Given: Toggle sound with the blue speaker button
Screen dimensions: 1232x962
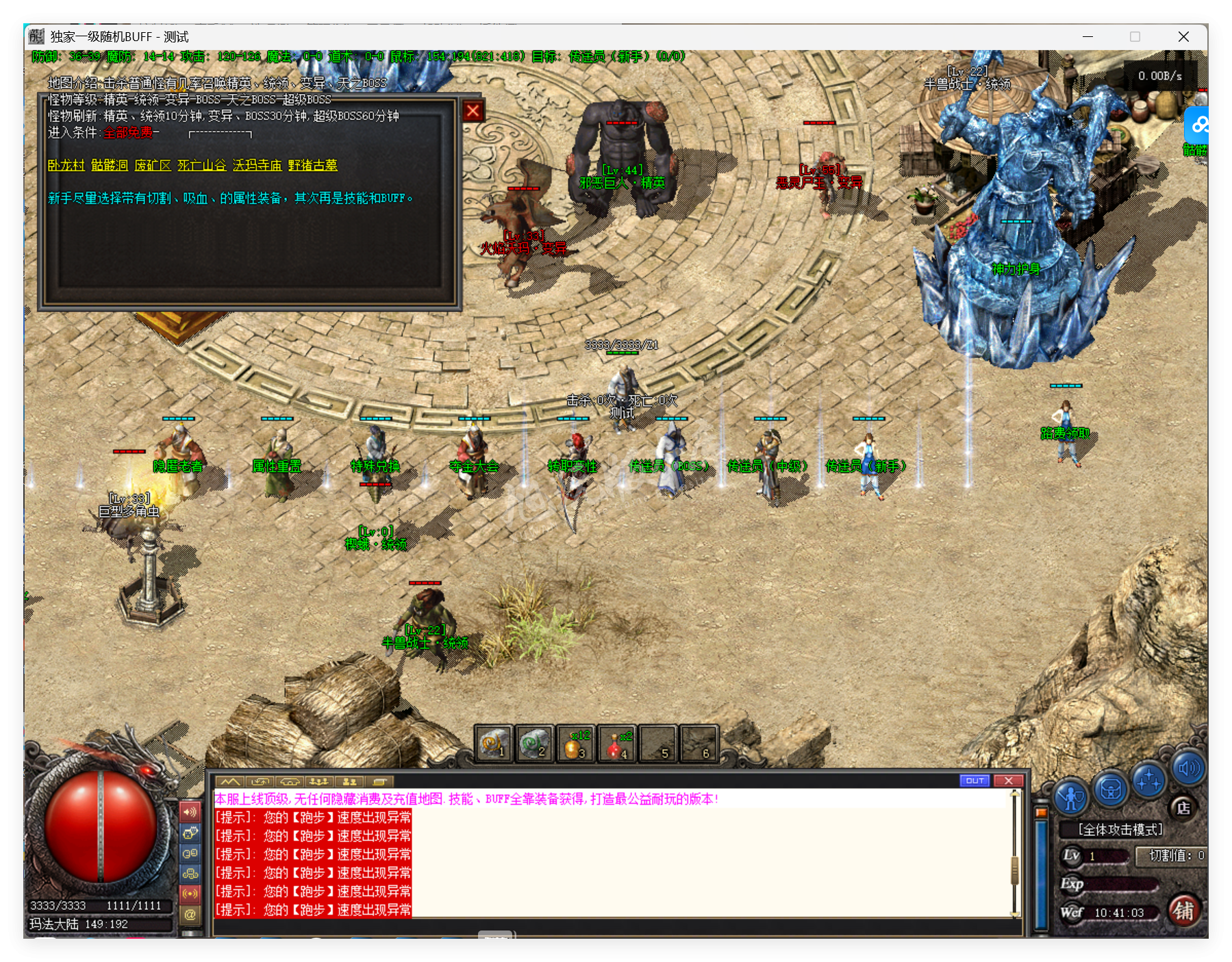Looking at the screenshot, I should [1188, 768].
